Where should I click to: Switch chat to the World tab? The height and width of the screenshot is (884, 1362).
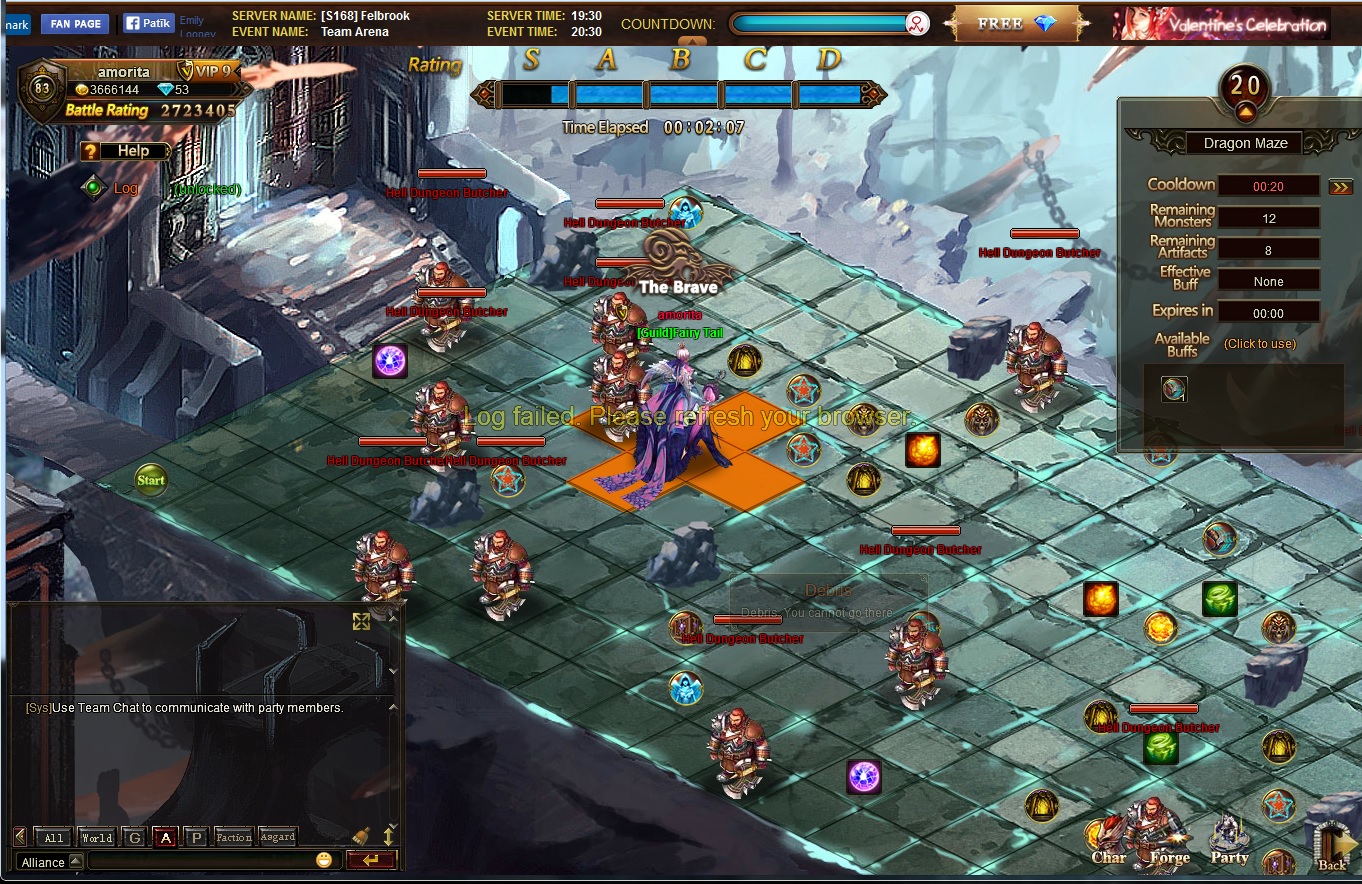[97, 838]
